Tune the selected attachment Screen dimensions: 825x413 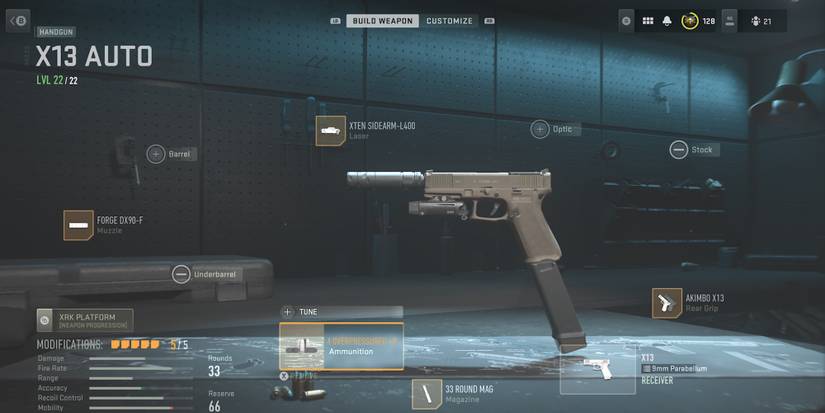point(341,312)
